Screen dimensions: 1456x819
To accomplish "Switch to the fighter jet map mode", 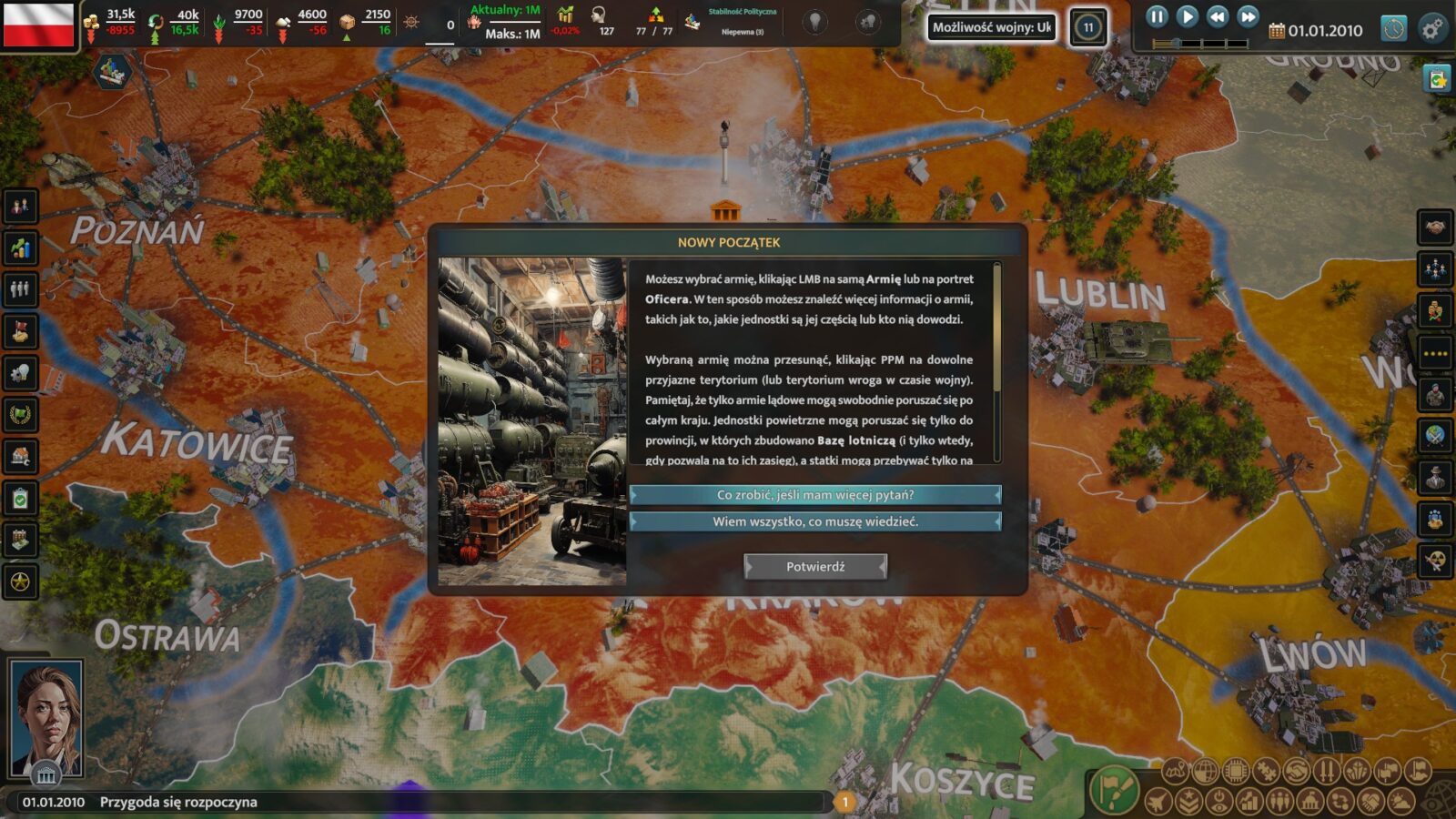I will coord(1158,802).
